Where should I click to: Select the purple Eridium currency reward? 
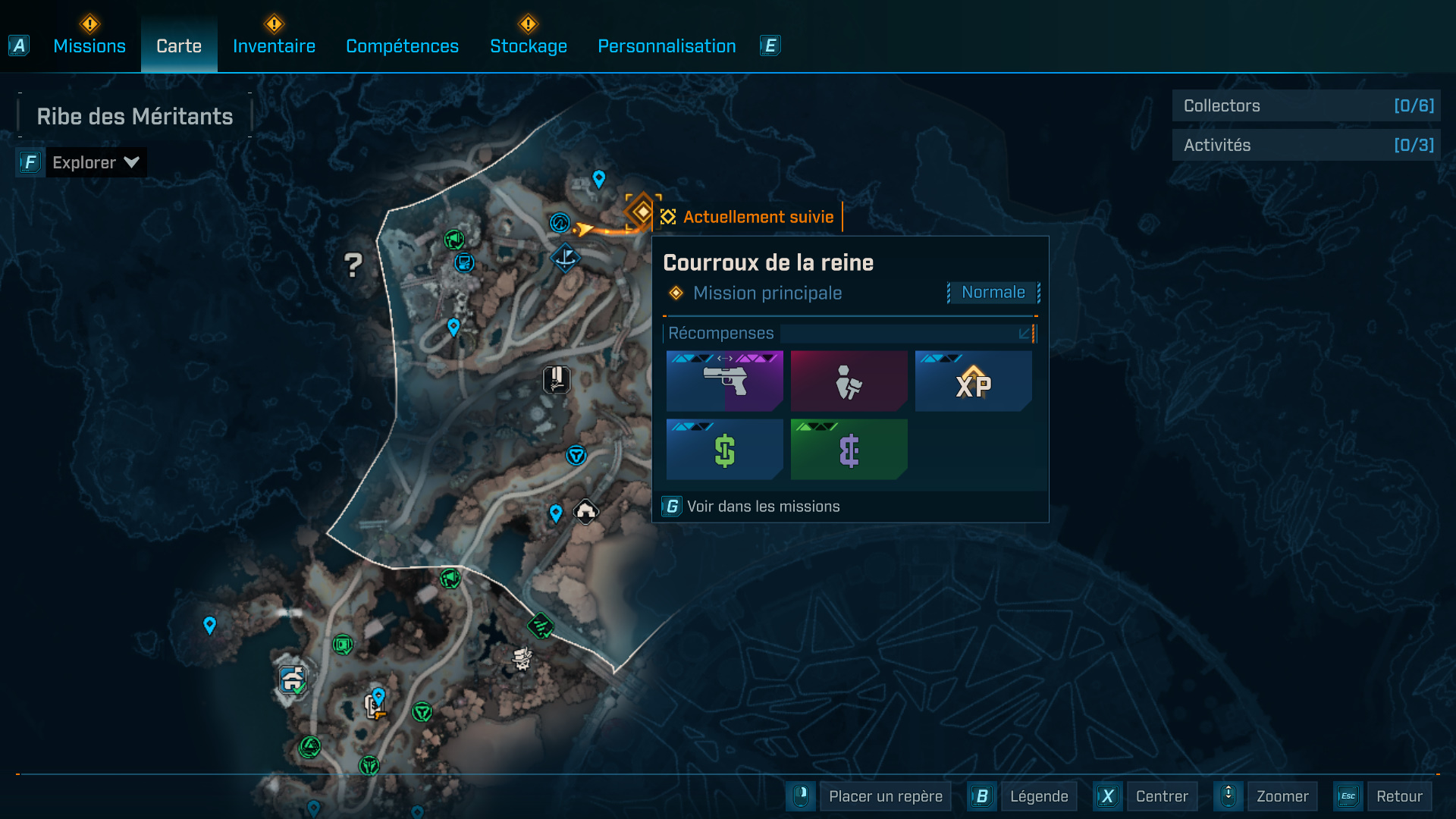849,450
